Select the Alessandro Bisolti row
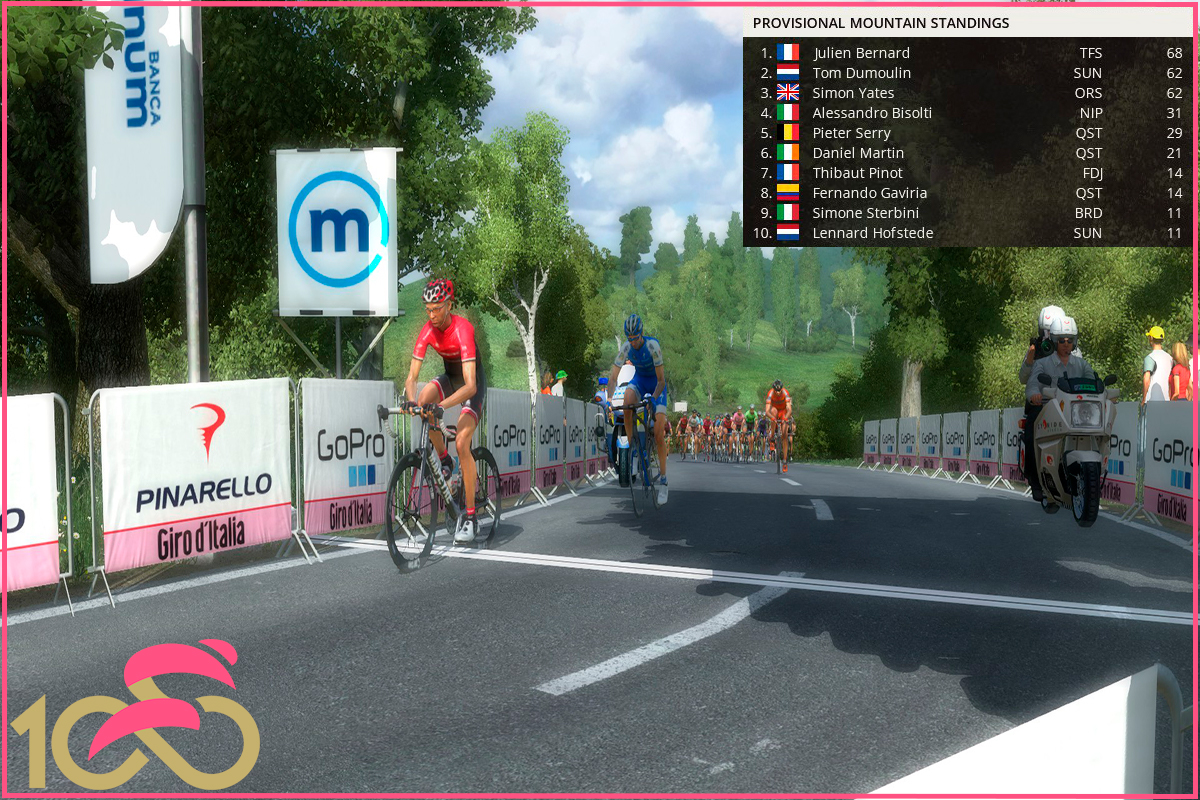Image resolution: width=1200 pixels, height=800 pixels. (x=872, y=113)
